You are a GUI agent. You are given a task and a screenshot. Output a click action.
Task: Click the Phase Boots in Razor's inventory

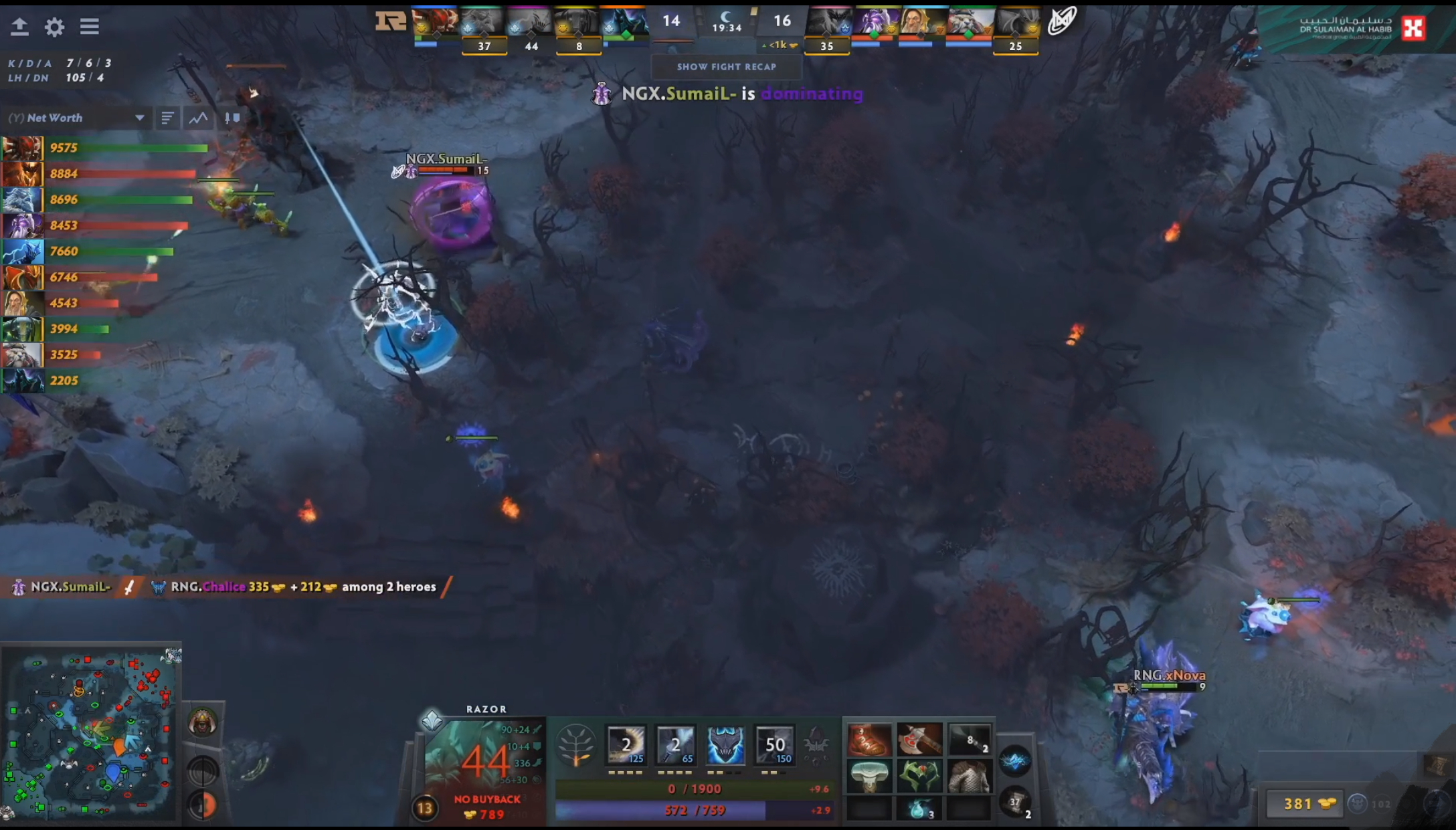869,740
